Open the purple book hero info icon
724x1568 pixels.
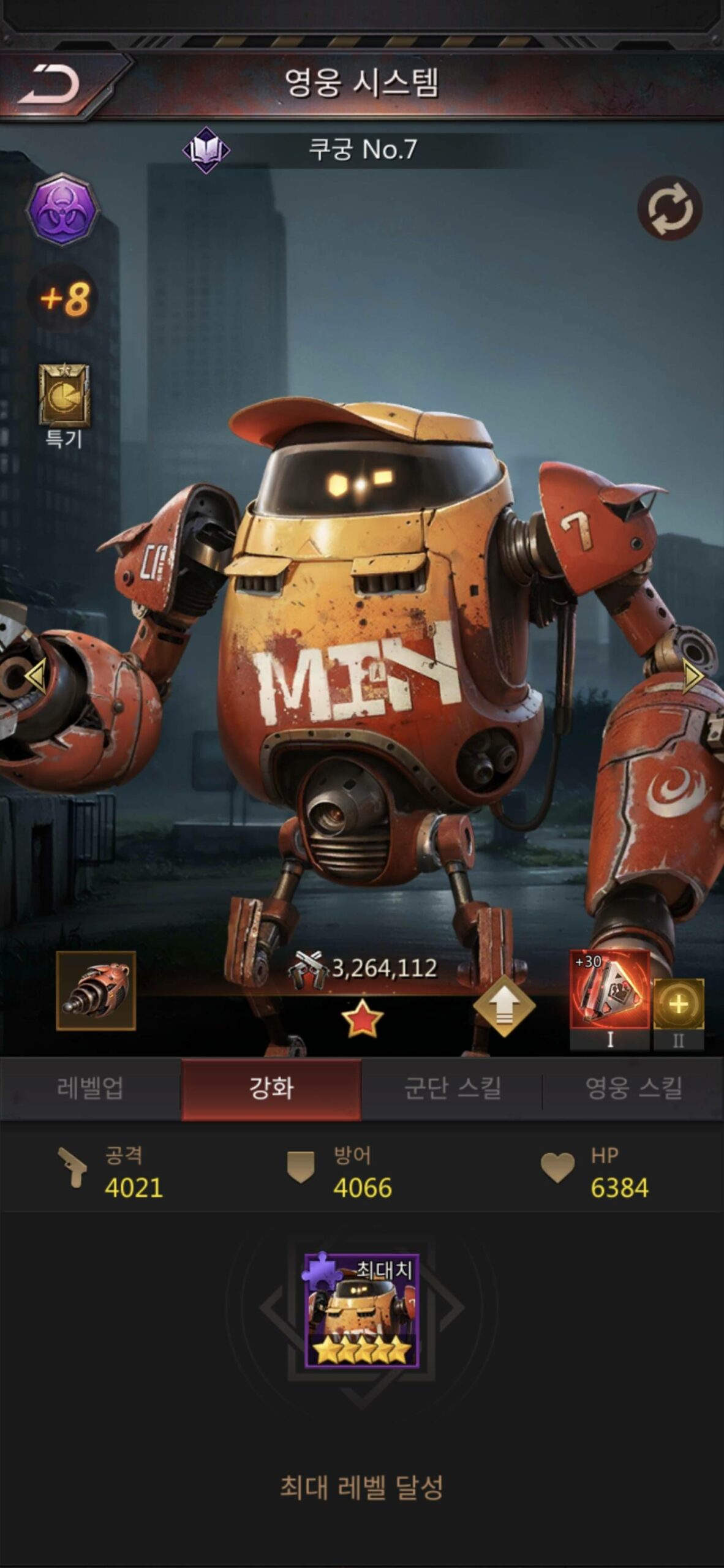(x=206, y=150)
